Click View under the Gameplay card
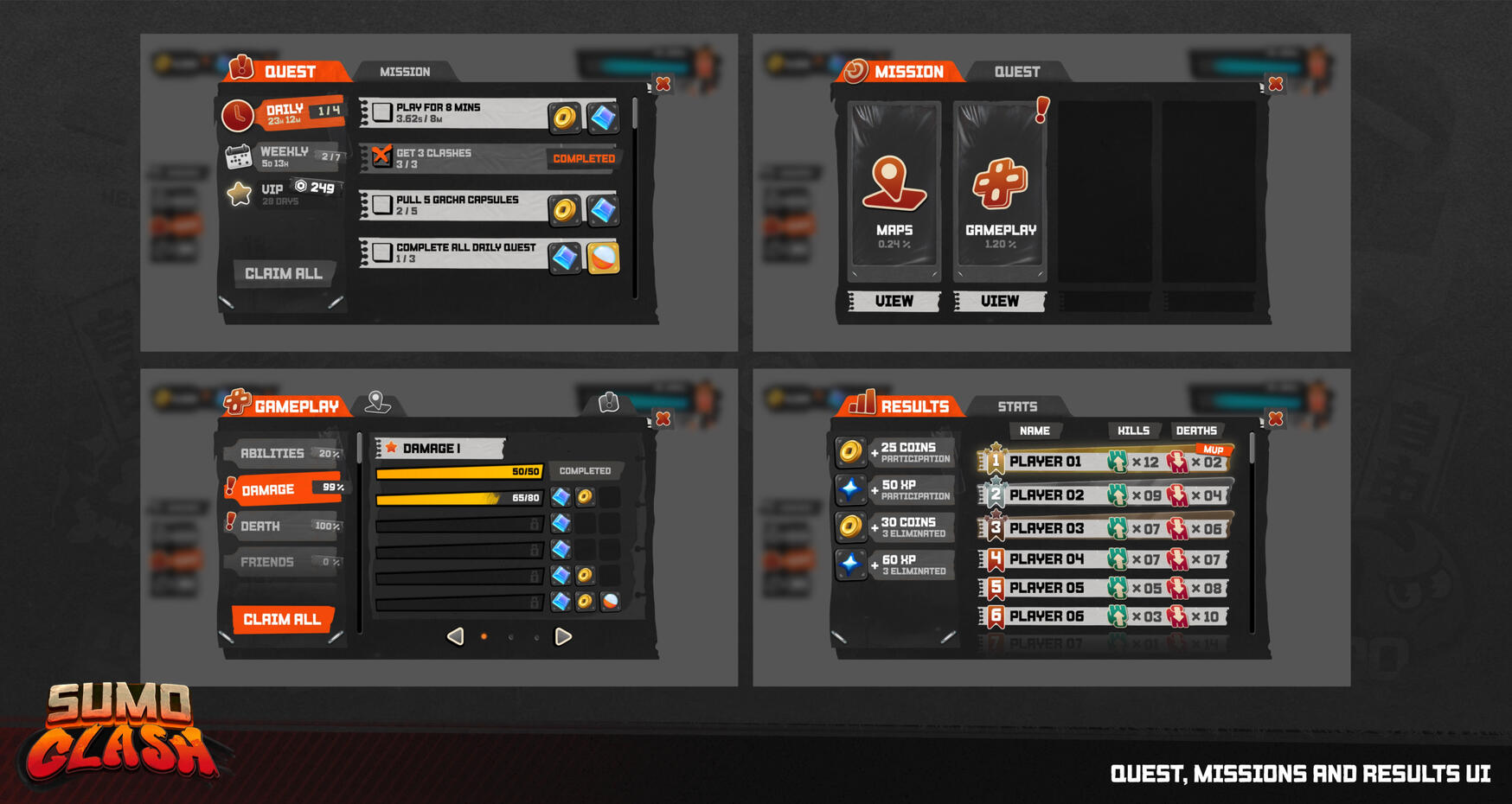The height and width of the screenshot is (804, 1512). [x=1000, y=301]
